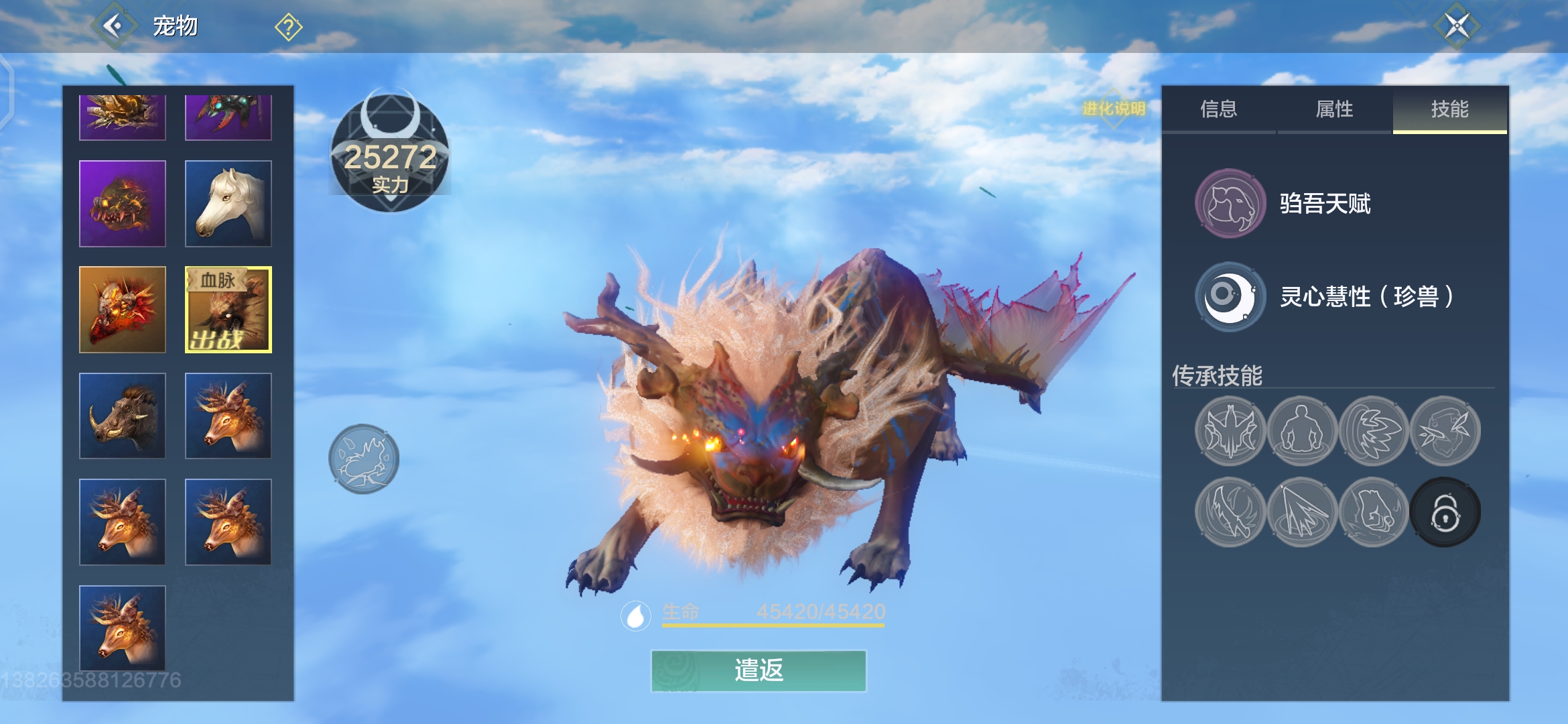Open the 驺吾天赋 talent skill icon

[x=1230, y=204]
